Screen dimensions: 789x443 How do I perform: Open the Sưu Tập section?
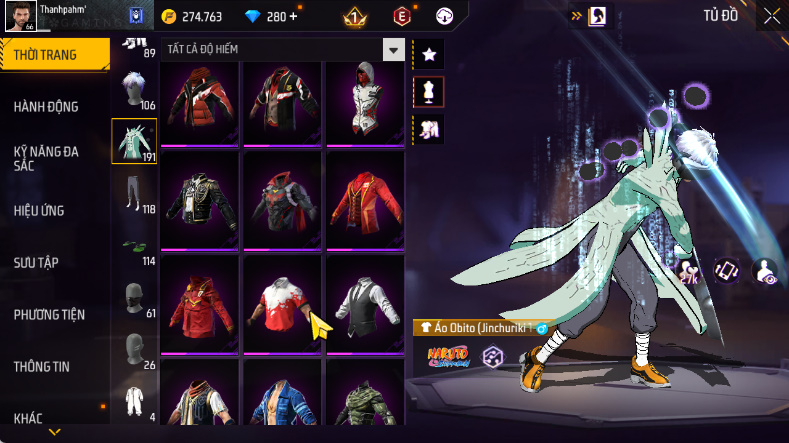pos(36,263)
